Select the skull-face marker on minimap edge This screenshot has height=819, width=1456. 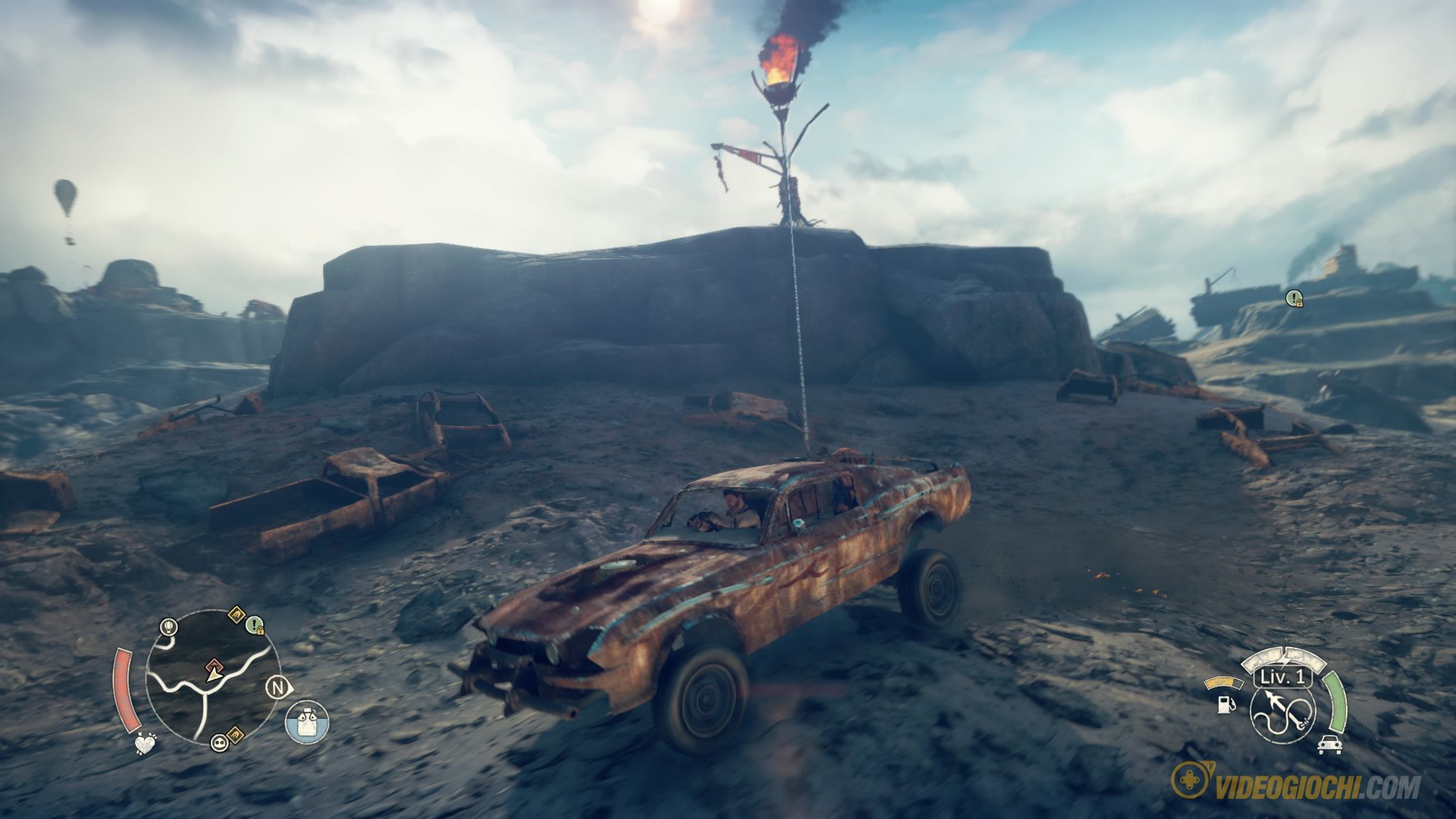point(220,742)
